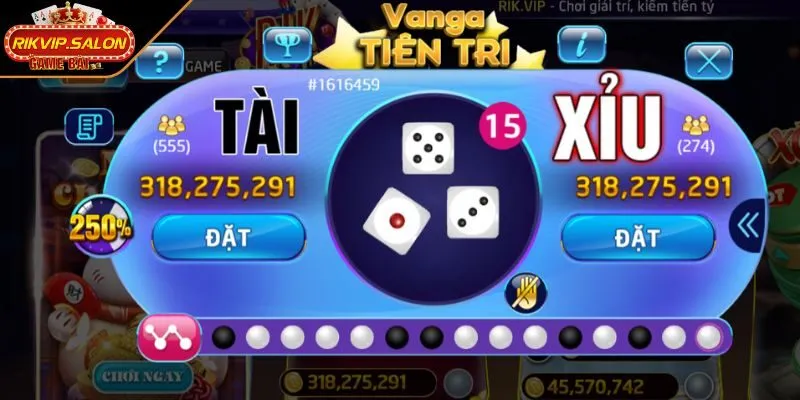Open the trophy leaderboard
Viewport: 800px width, 400px height.
tap(288, 44)
